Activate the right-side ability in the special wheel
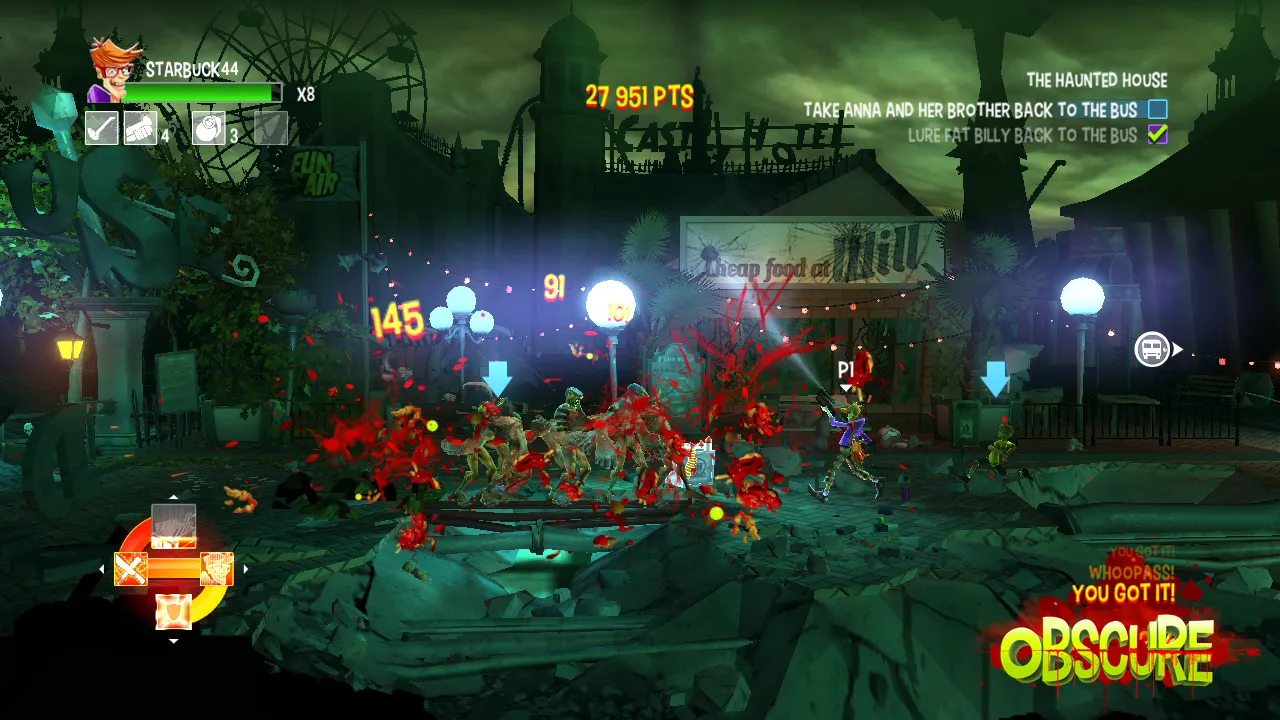Screen dimensions: 1280x720 (x=216, y=569)
